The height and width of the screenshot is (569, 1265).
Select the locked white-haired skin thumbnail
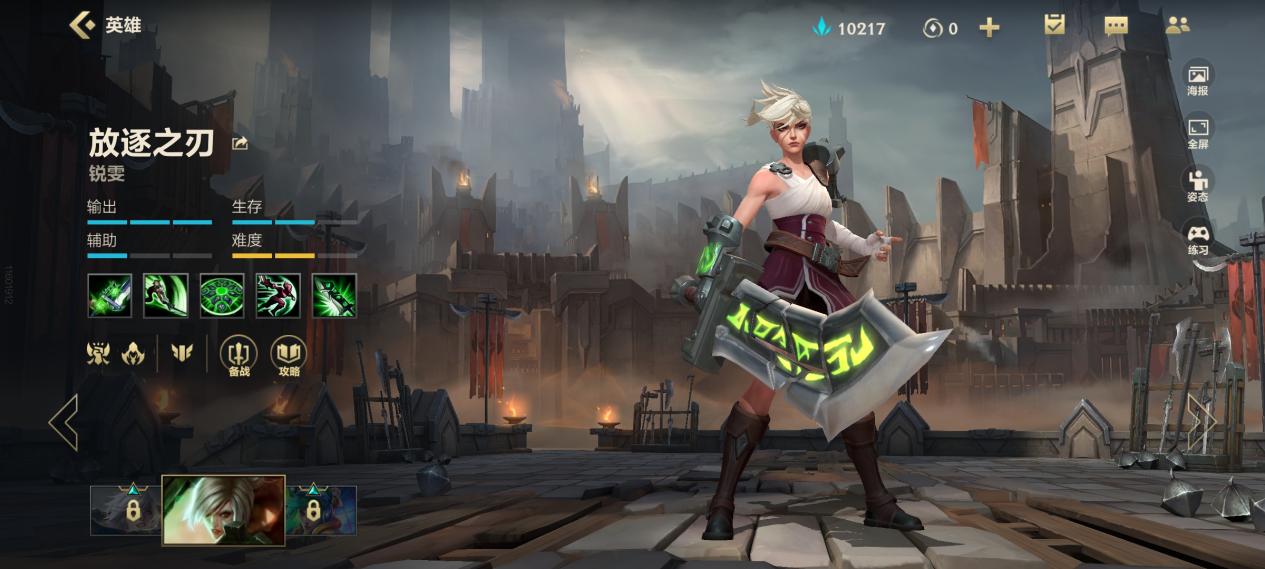pos(127,510)
